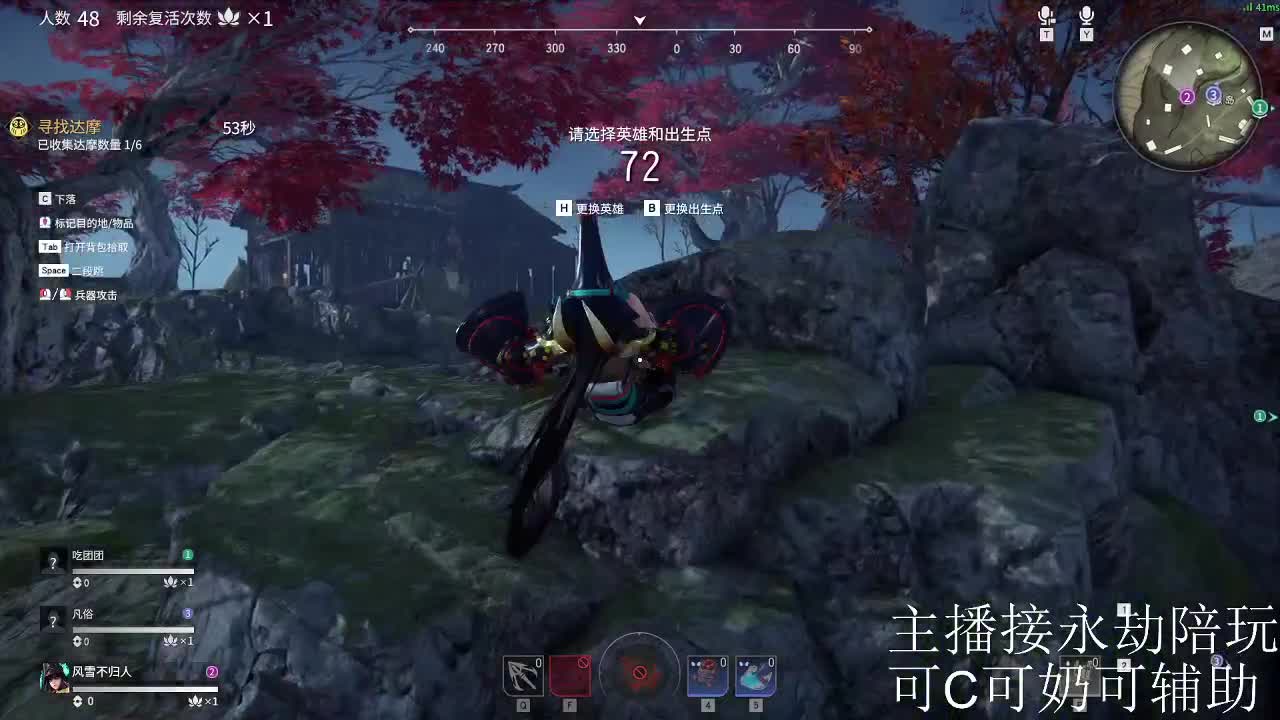Select marker 3 on the minimap
Image resolution: width=1280 pixels, height=720 pixels.
1213,95
